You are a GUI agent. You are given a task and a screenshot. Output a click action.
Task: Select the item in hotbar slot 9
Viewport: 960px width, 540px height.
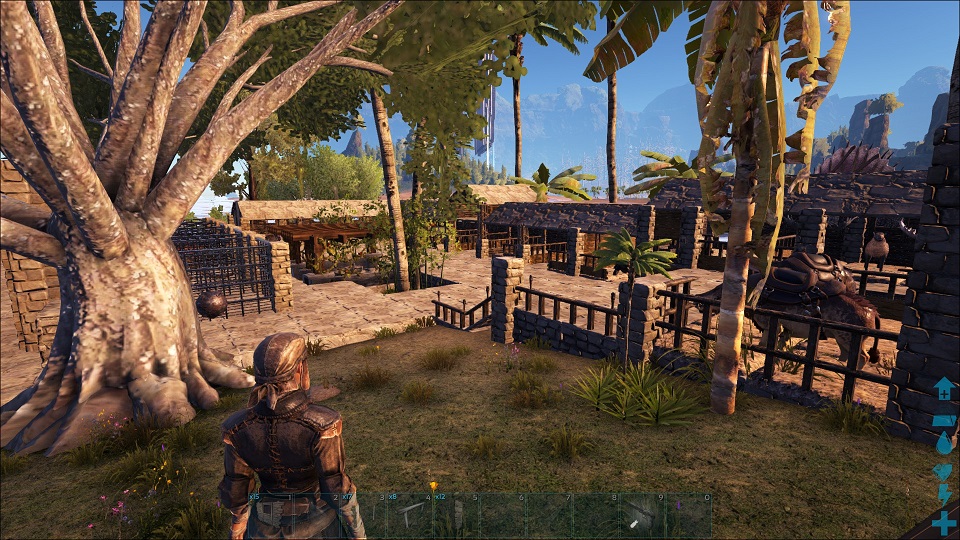[641, 515]
